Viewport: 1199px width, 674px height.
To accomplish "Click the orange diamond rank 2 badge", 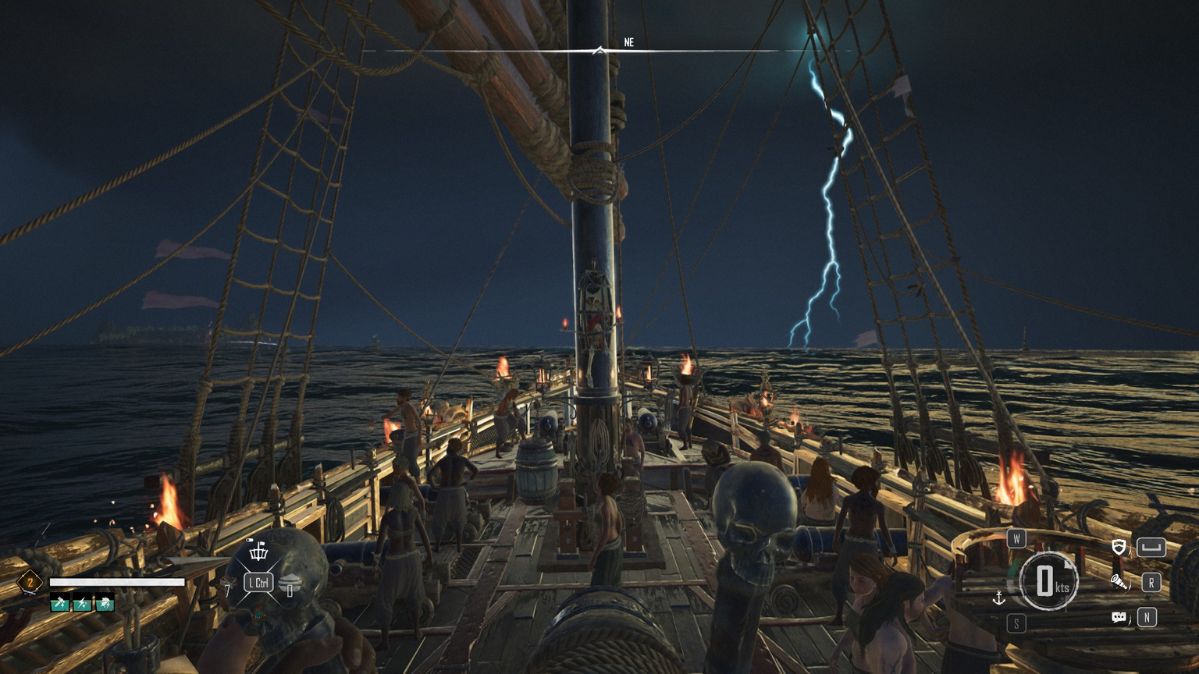I will click(29, 582).
